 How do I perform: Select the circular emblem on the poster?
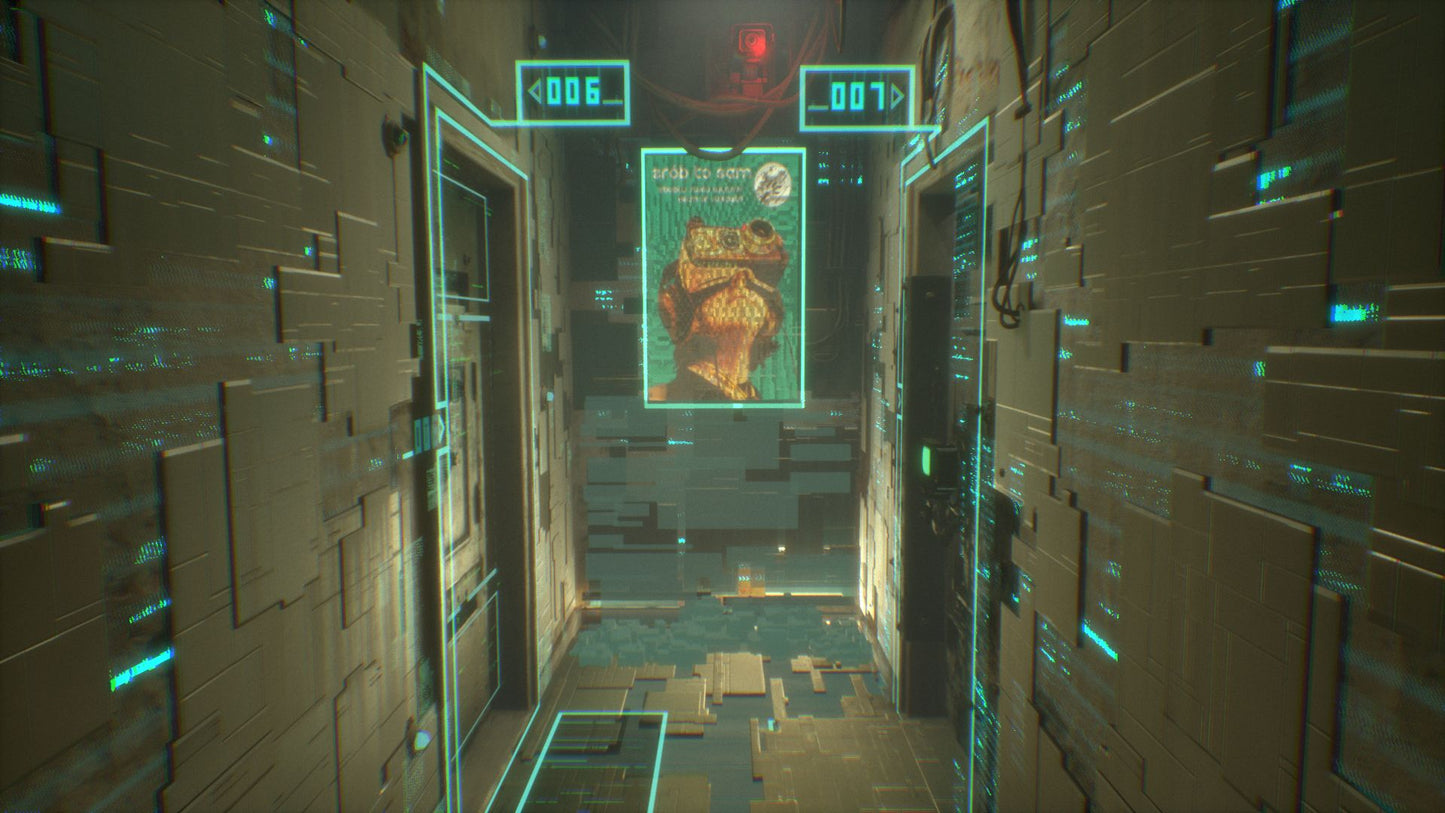(775, 186)
